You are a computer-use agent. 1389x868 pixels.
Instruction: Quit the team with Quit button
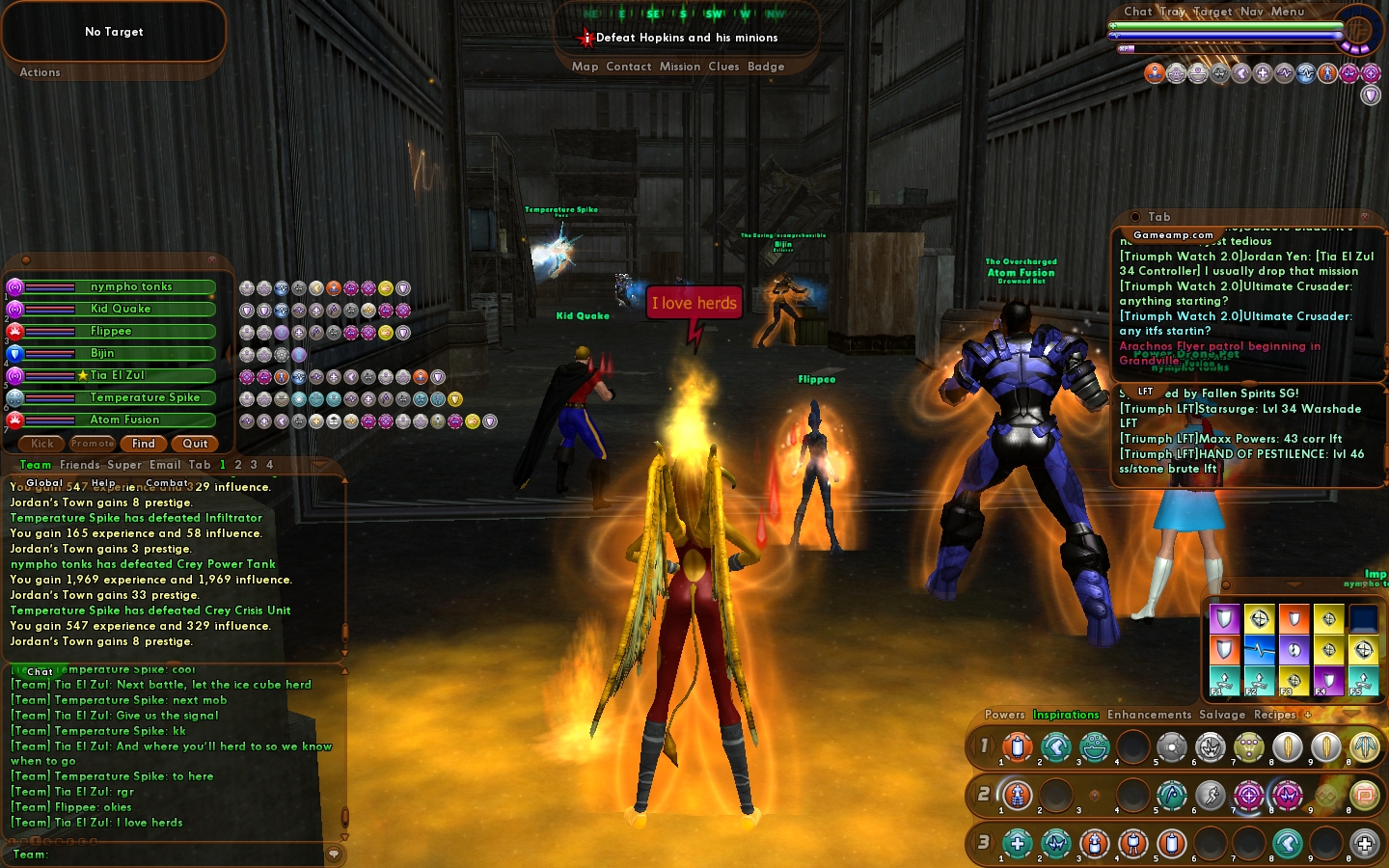tap(195, 444)
